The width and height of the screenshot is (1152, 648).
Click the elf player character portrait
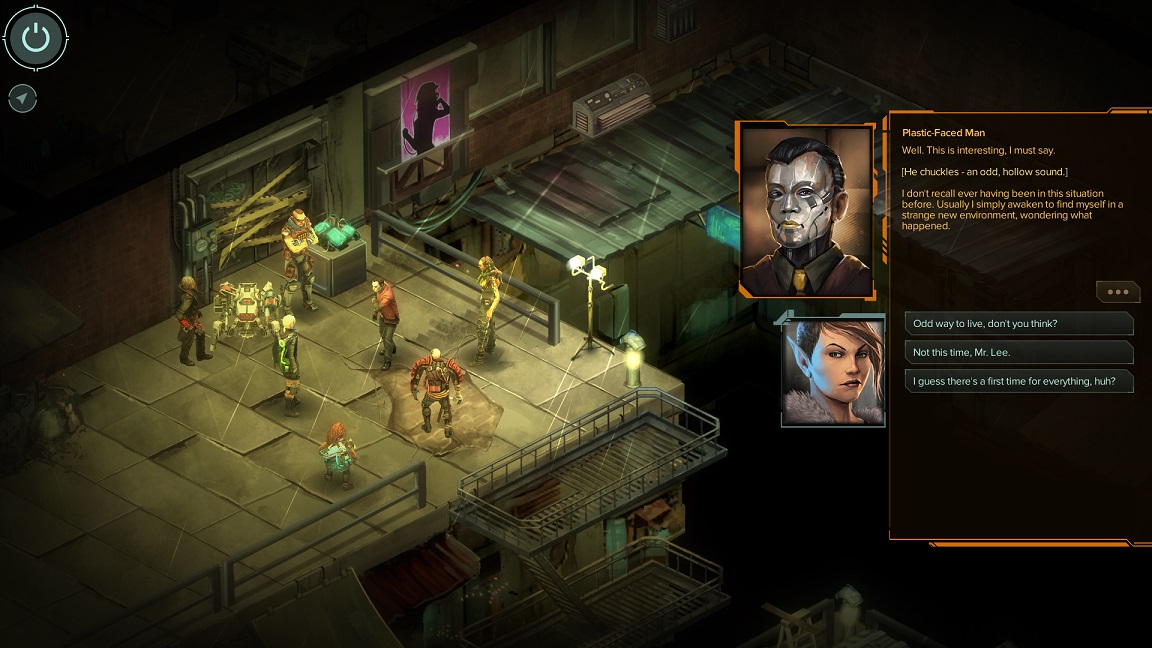point(833,369)
